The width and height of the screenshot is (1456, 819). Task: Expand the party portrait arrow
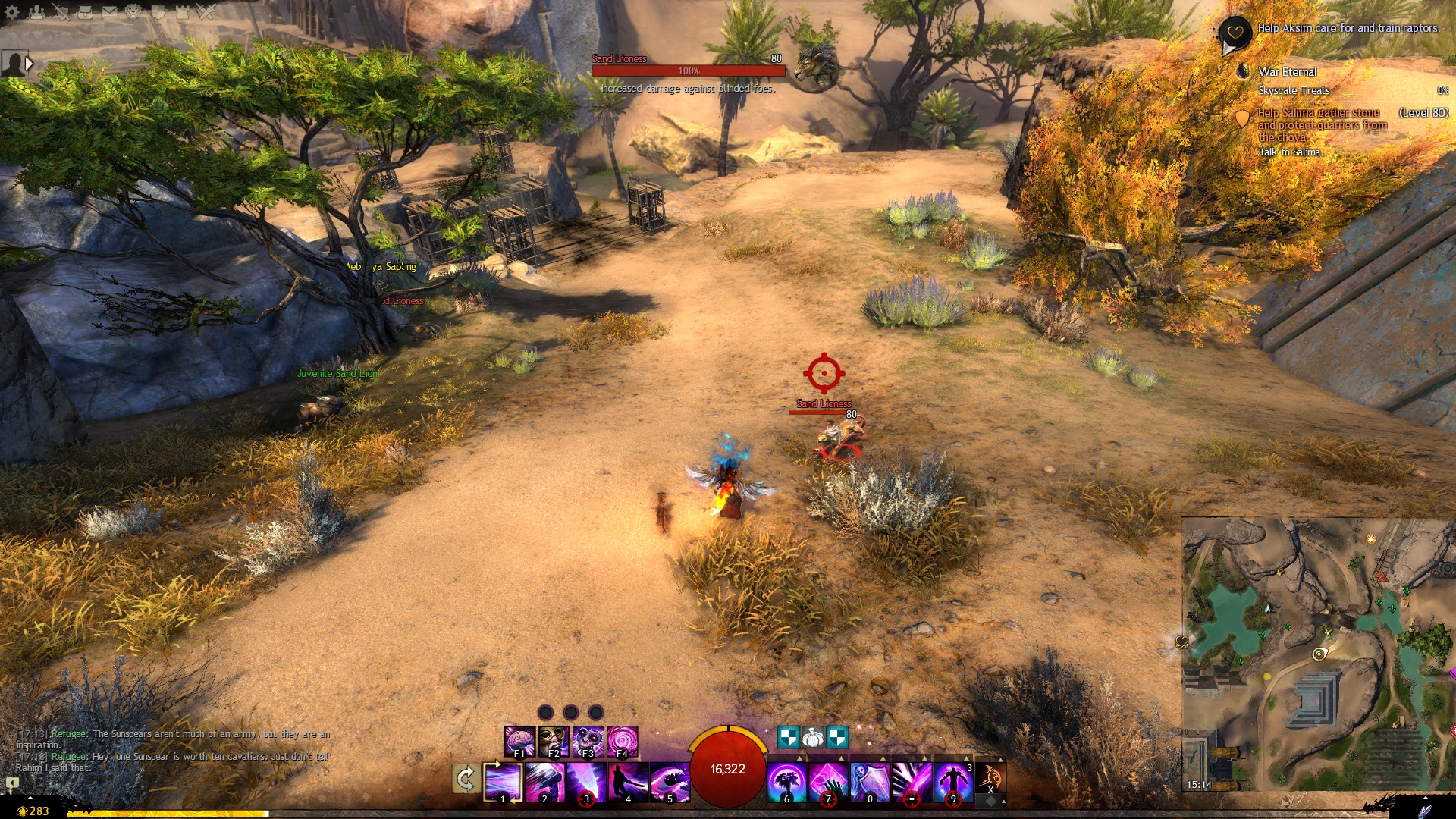[29, 64]
